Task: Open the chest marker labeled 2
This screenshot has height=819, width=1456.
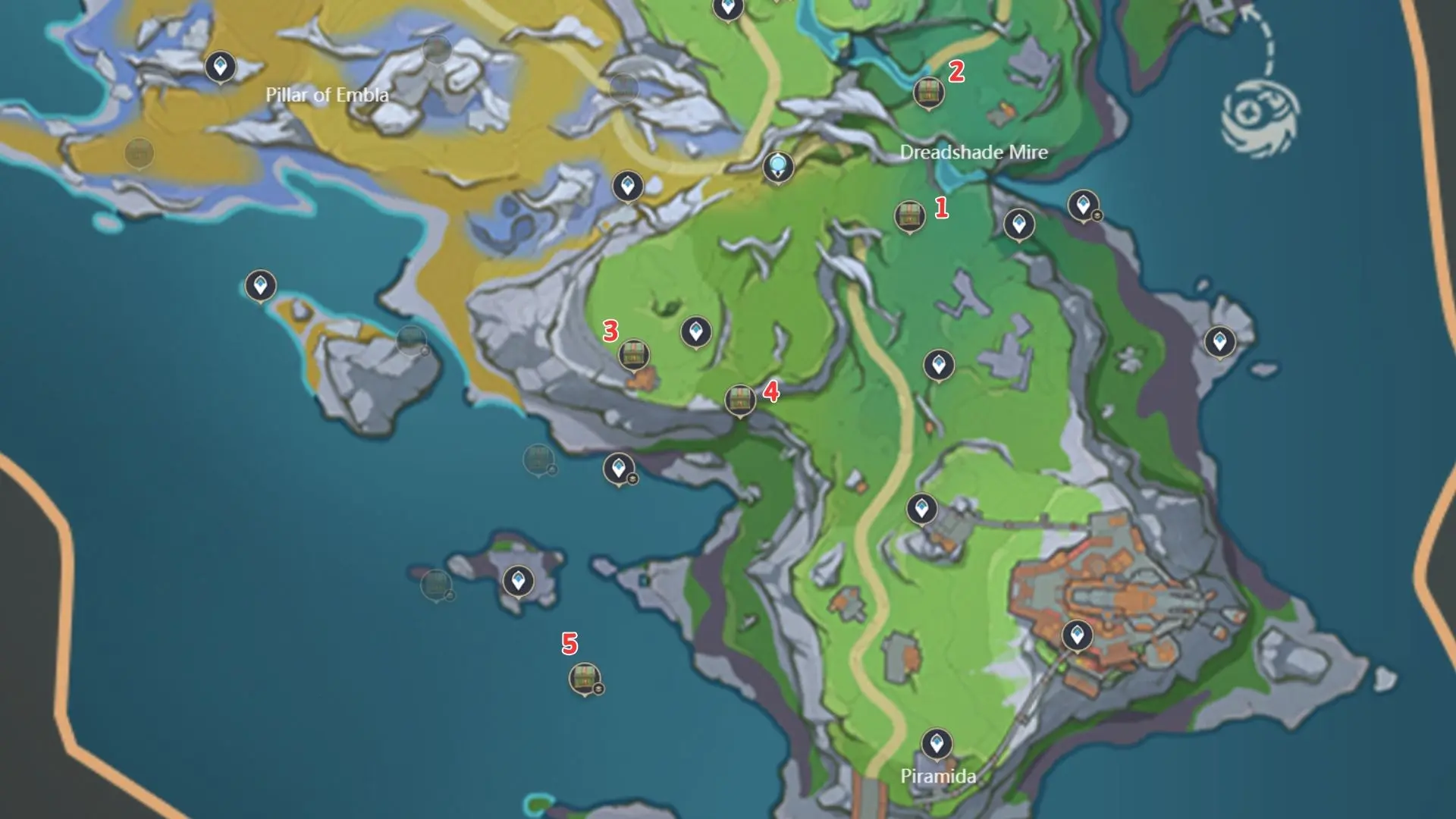Action: [928, 93]
